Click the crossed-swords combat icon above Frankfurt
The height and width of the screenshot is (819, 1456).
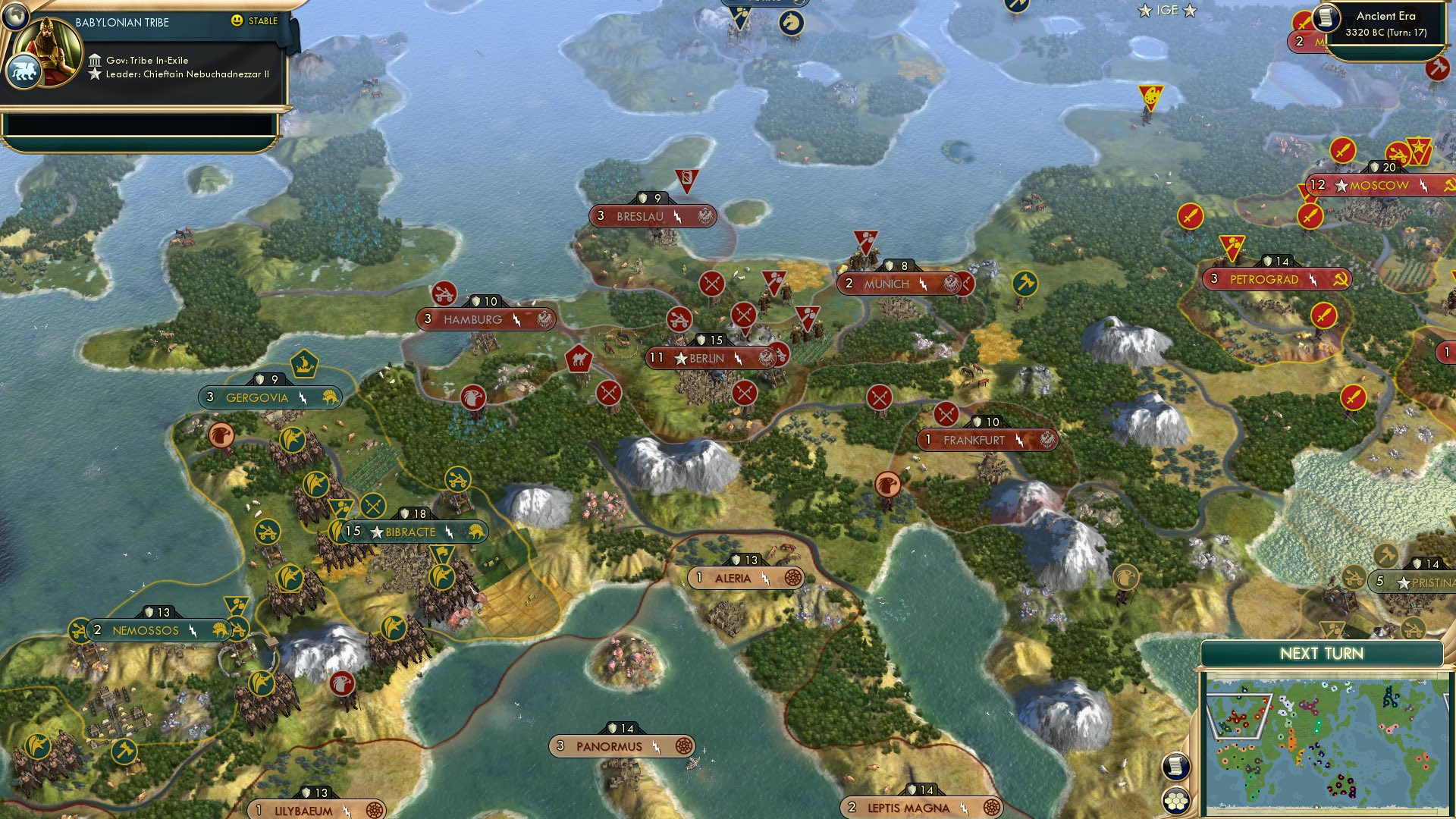[946, 416]
